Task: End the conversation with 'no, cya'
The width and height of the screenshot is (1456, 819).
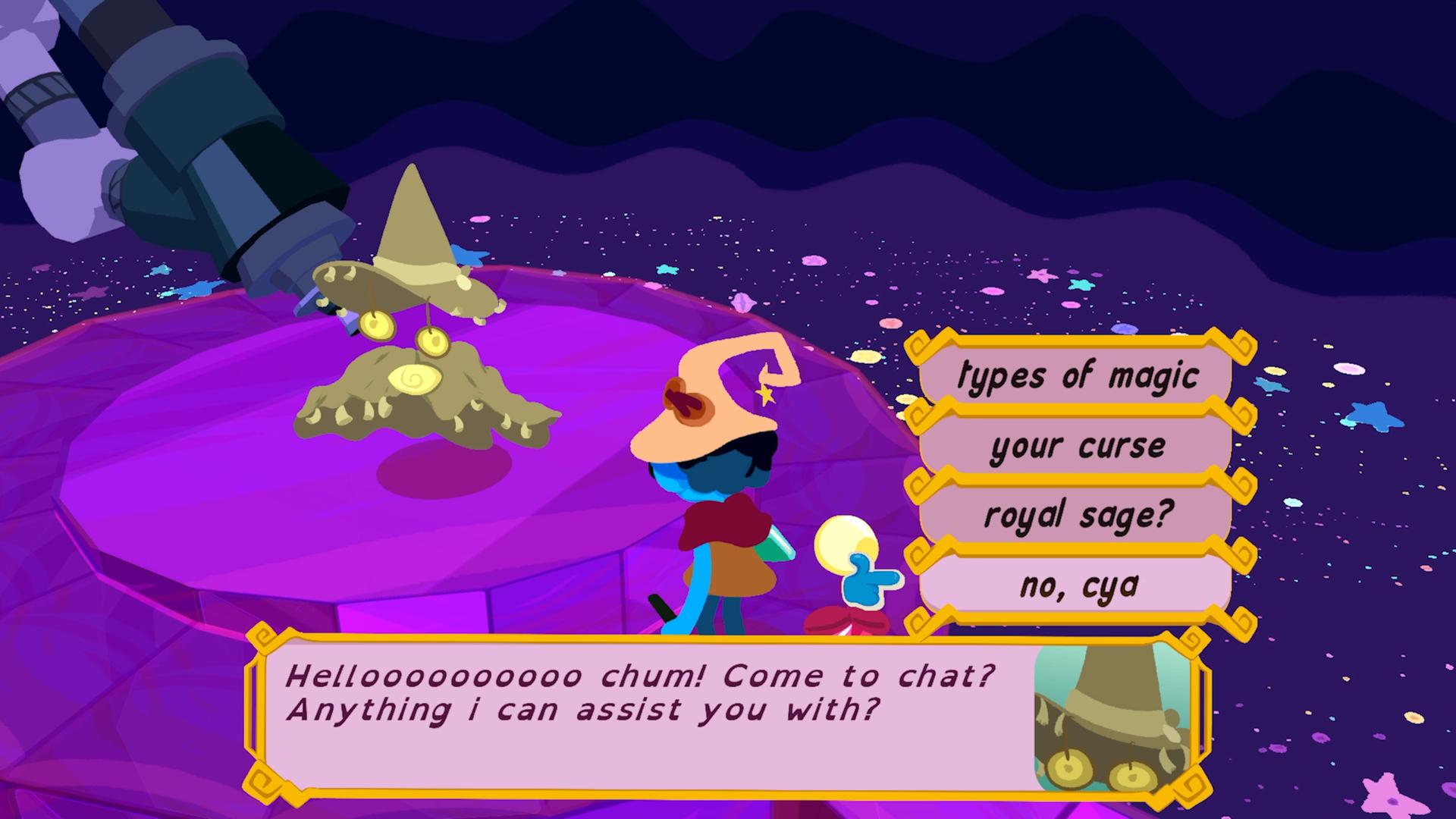Action: 1077,583
